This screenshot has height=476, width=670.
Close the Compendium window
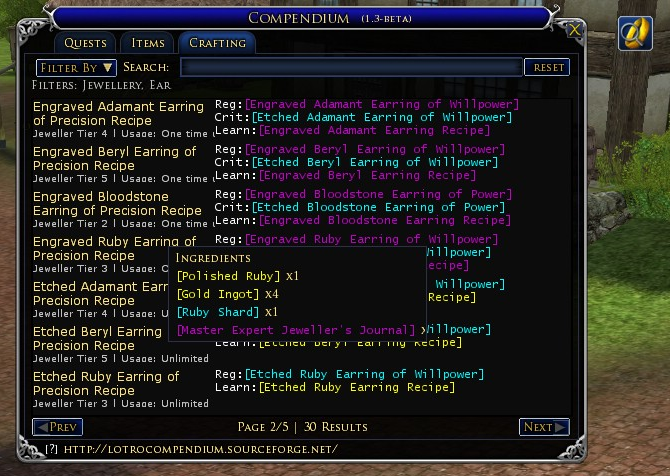point(574,31)
